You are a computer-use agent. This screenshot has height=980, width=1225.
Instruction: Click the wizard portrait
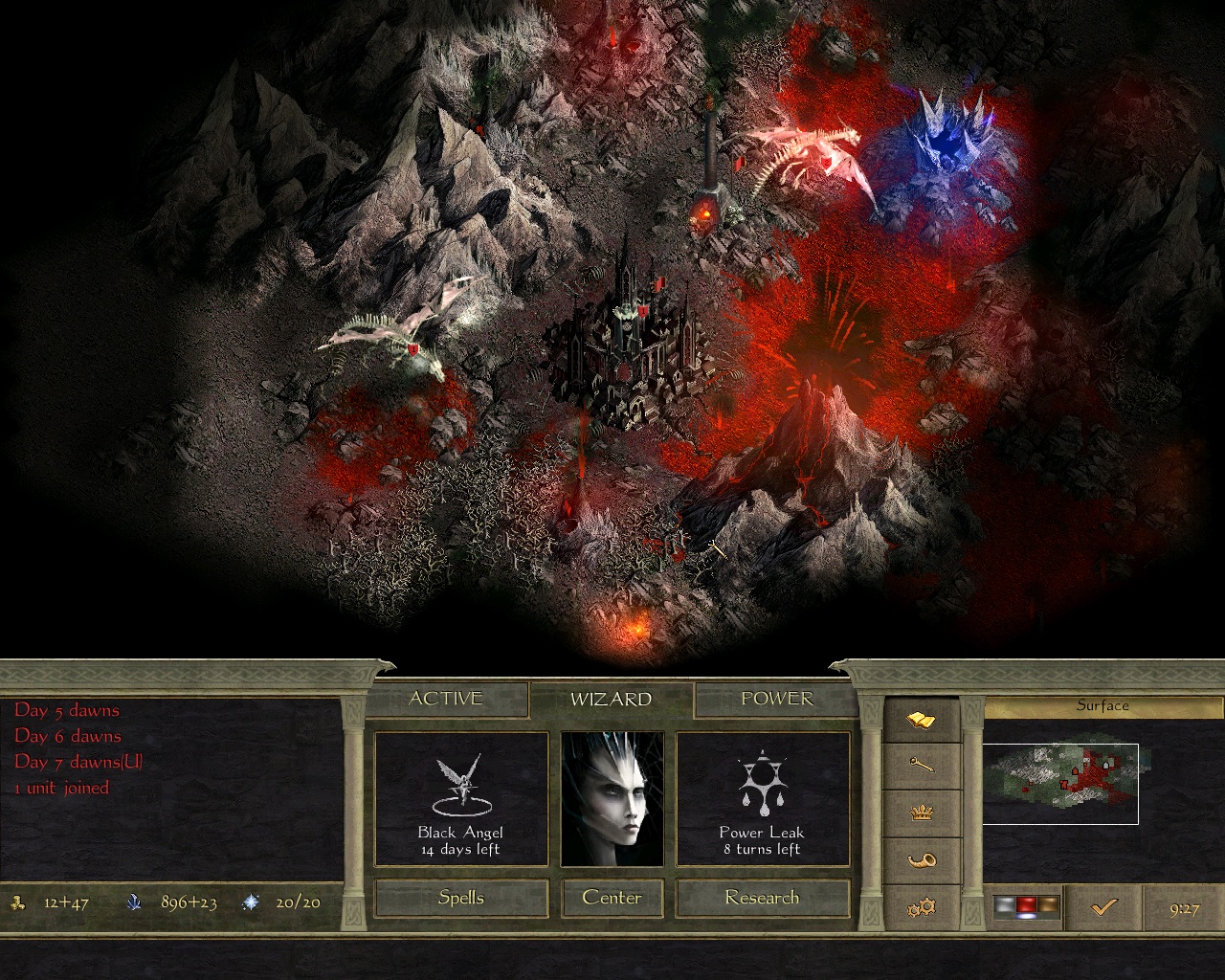pyautogui.click(x=612, y=799)
